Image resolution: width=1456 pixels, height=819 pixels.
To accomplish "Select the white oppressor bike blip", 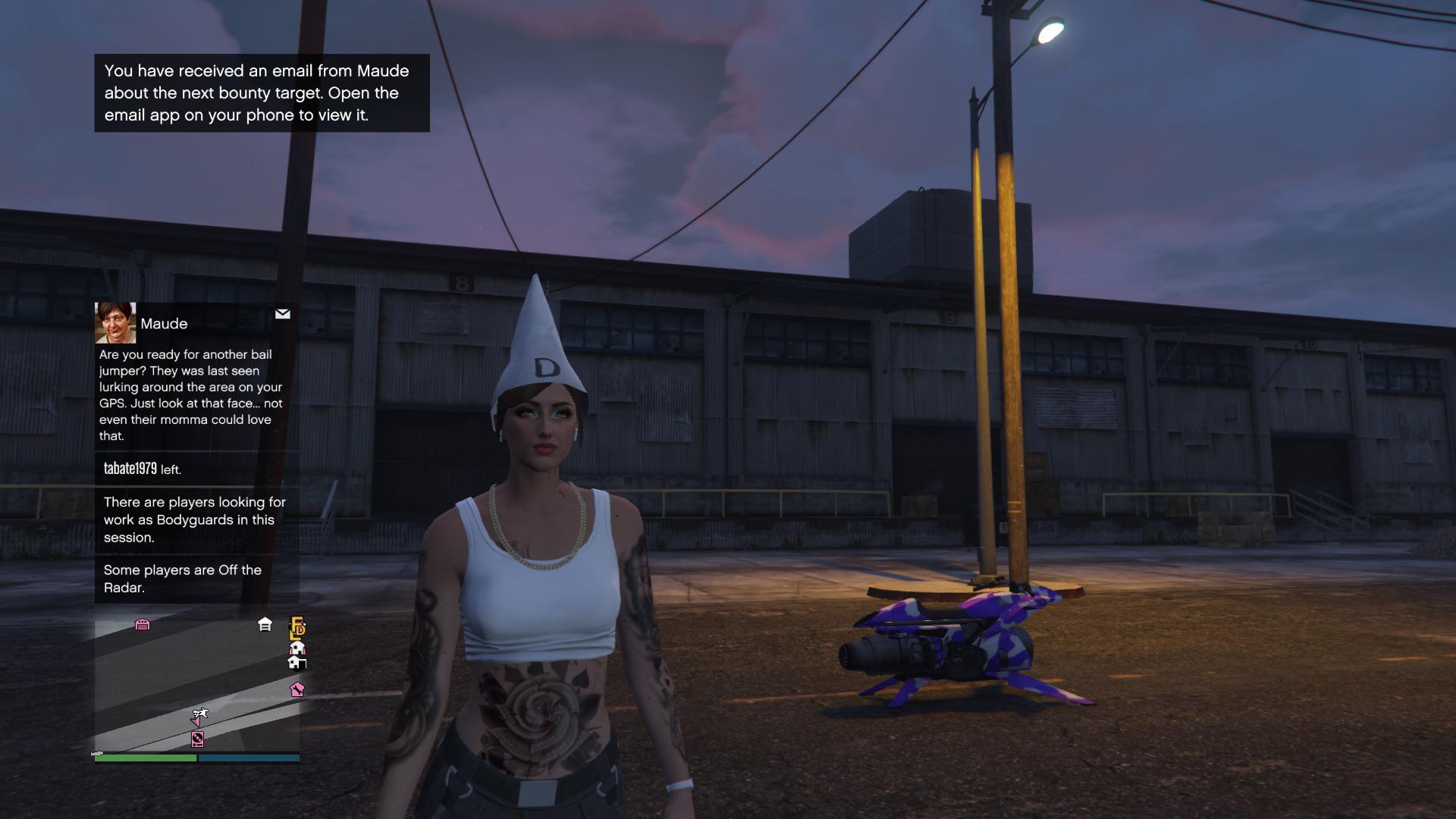I will coord(200,714).
